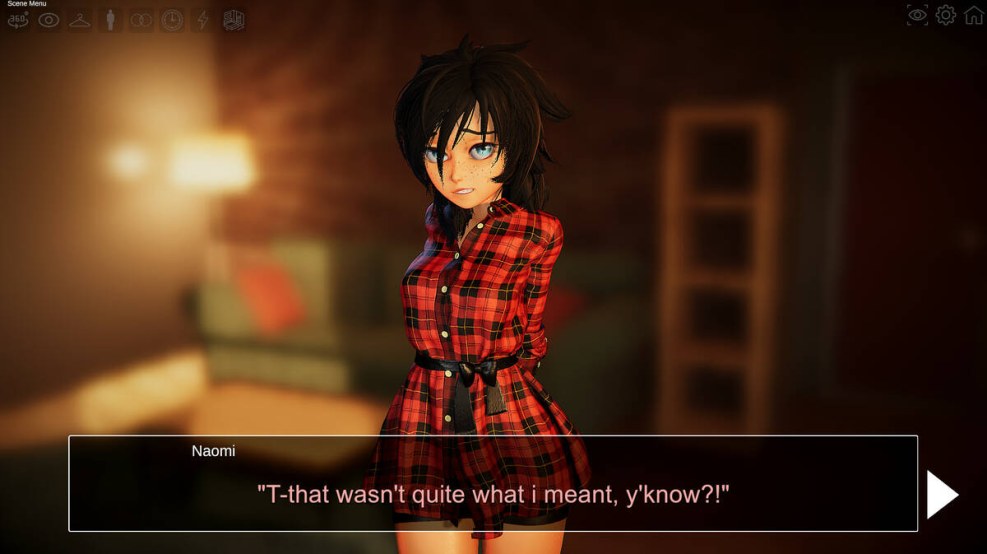Activate the lightning bolt icon
Image resolution: width=987 pixels, height=554 pixels.
[x=202, y=20]
